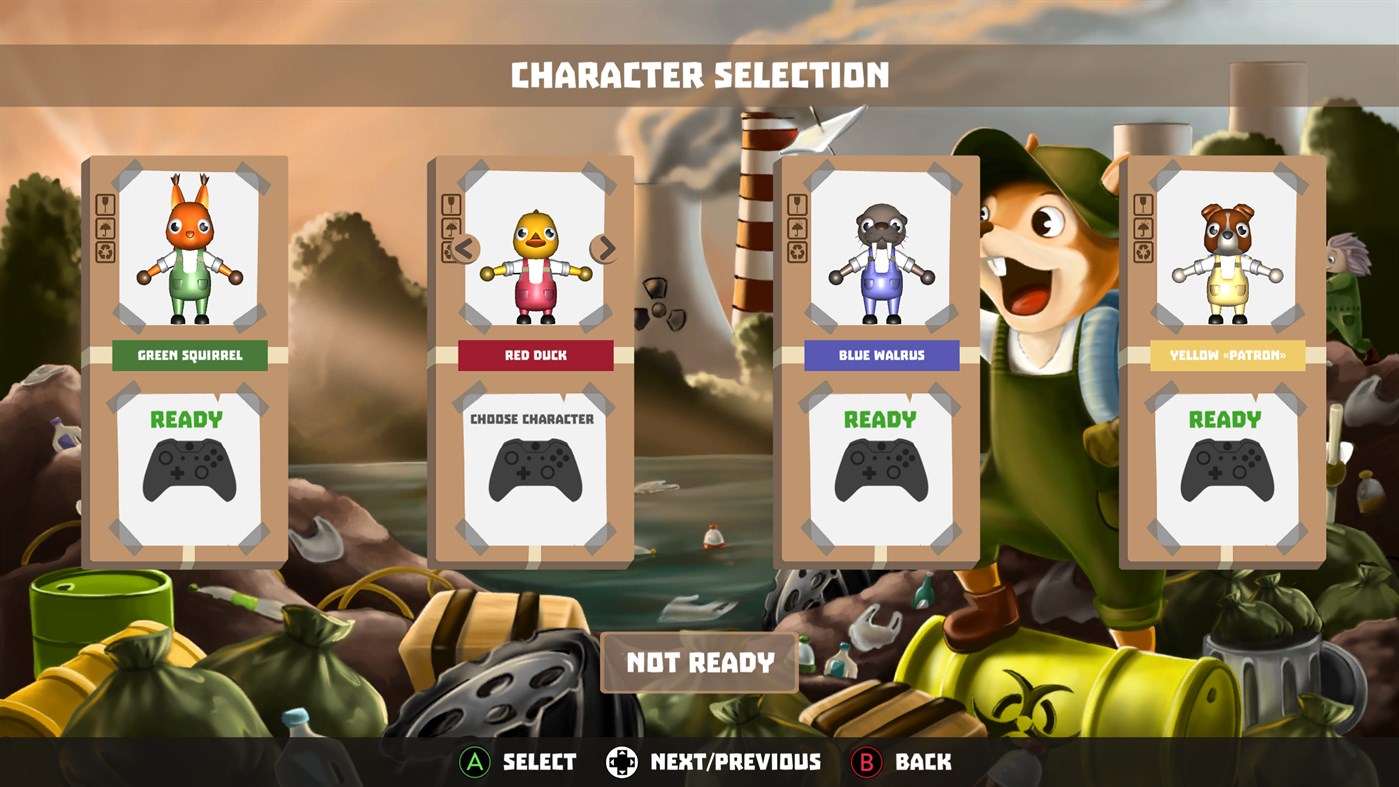This screenshot has width=1399, height=787.
Task: Select the GREEN SQUIRREL name banner
Action: tap(189, 355)
